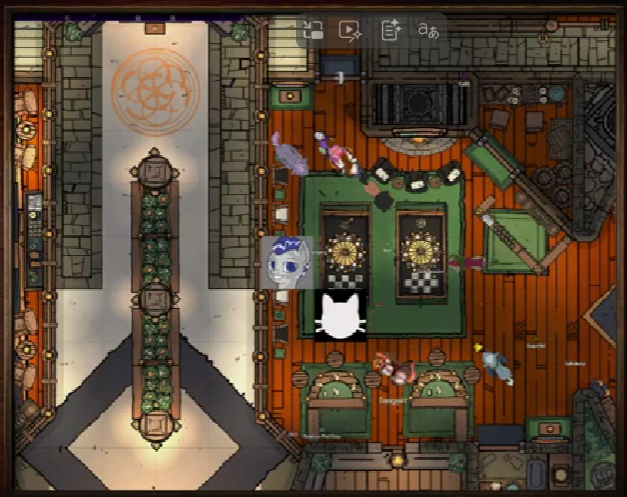This screenshot has width=627, height=497.
Task: Select the grey pony portrait token
Action: (x=286, y=262)
